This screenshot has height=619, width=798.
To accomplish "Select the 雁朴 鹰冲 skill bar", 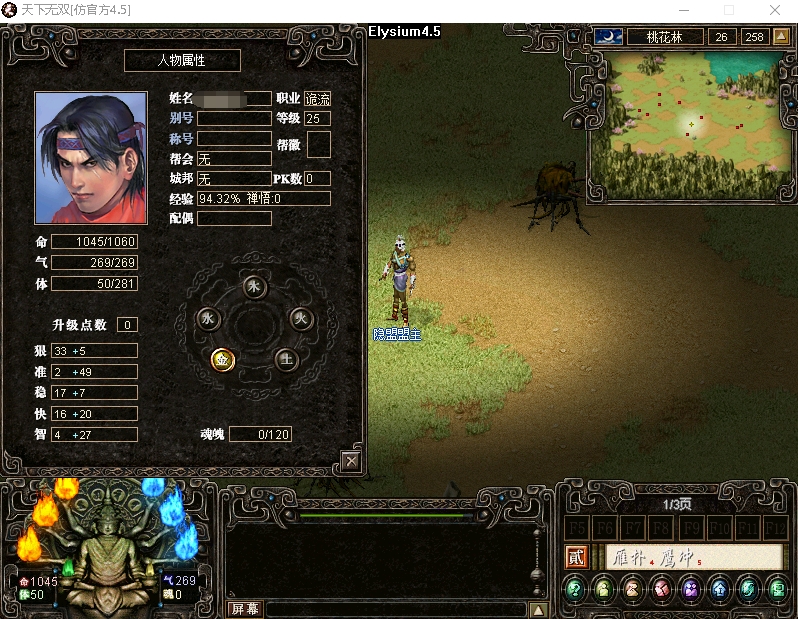I will [x=693, y=558].
